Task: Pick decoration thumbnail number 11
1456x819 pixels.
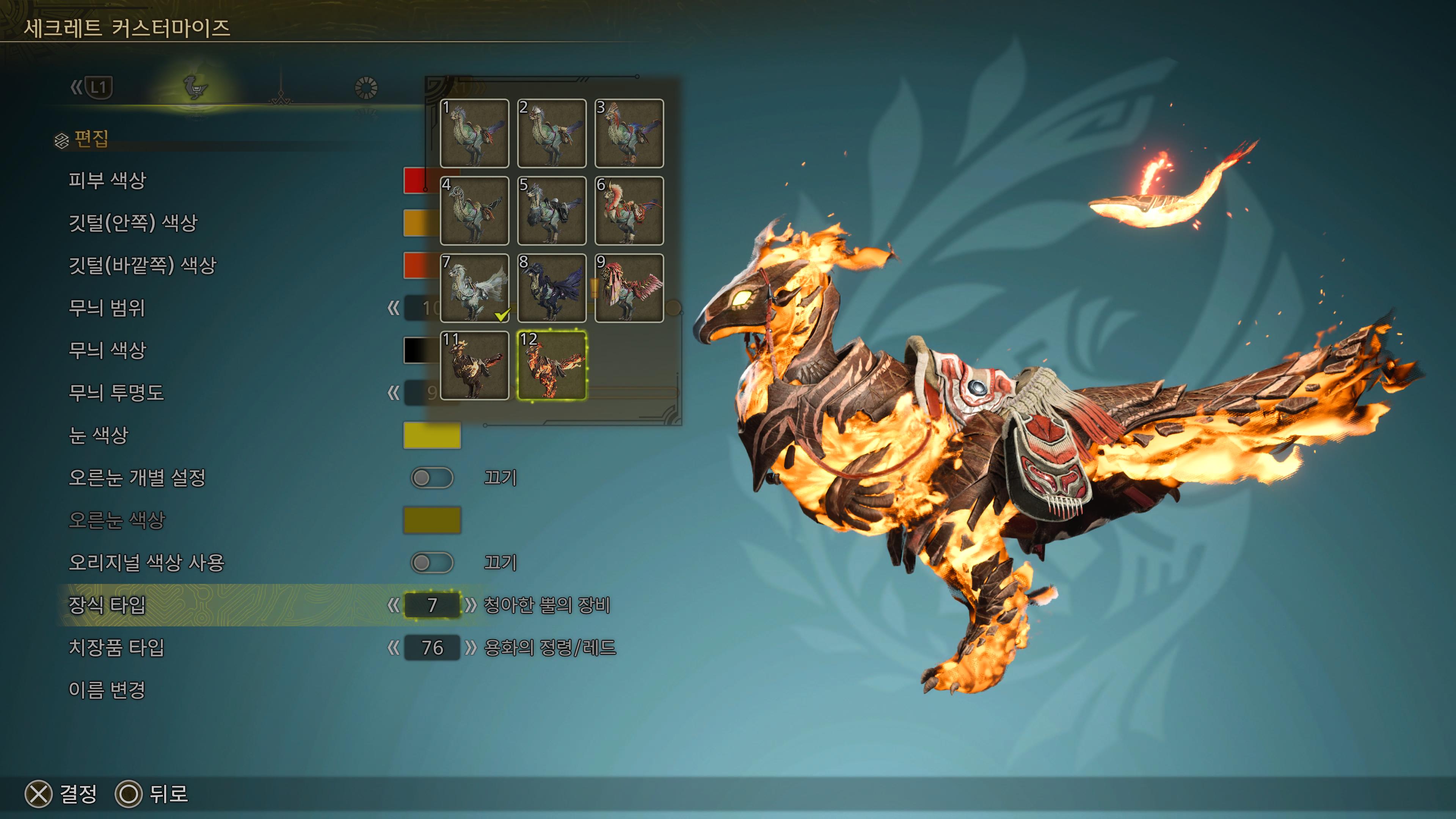Action: pos(474,366)
